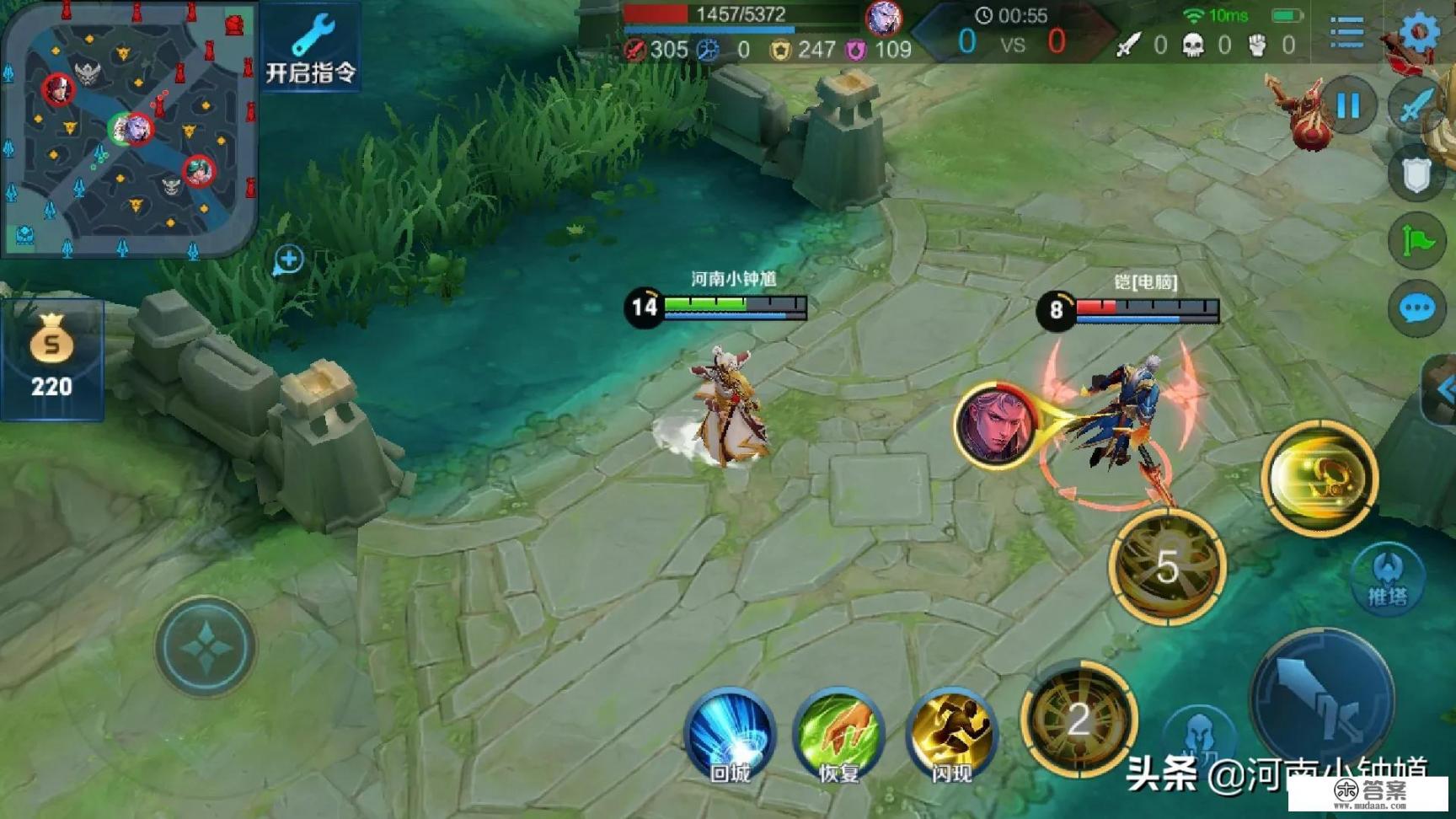1456x819 pixels.
Task: Open the scoreboard list icon
Action: coord(1346,32)
